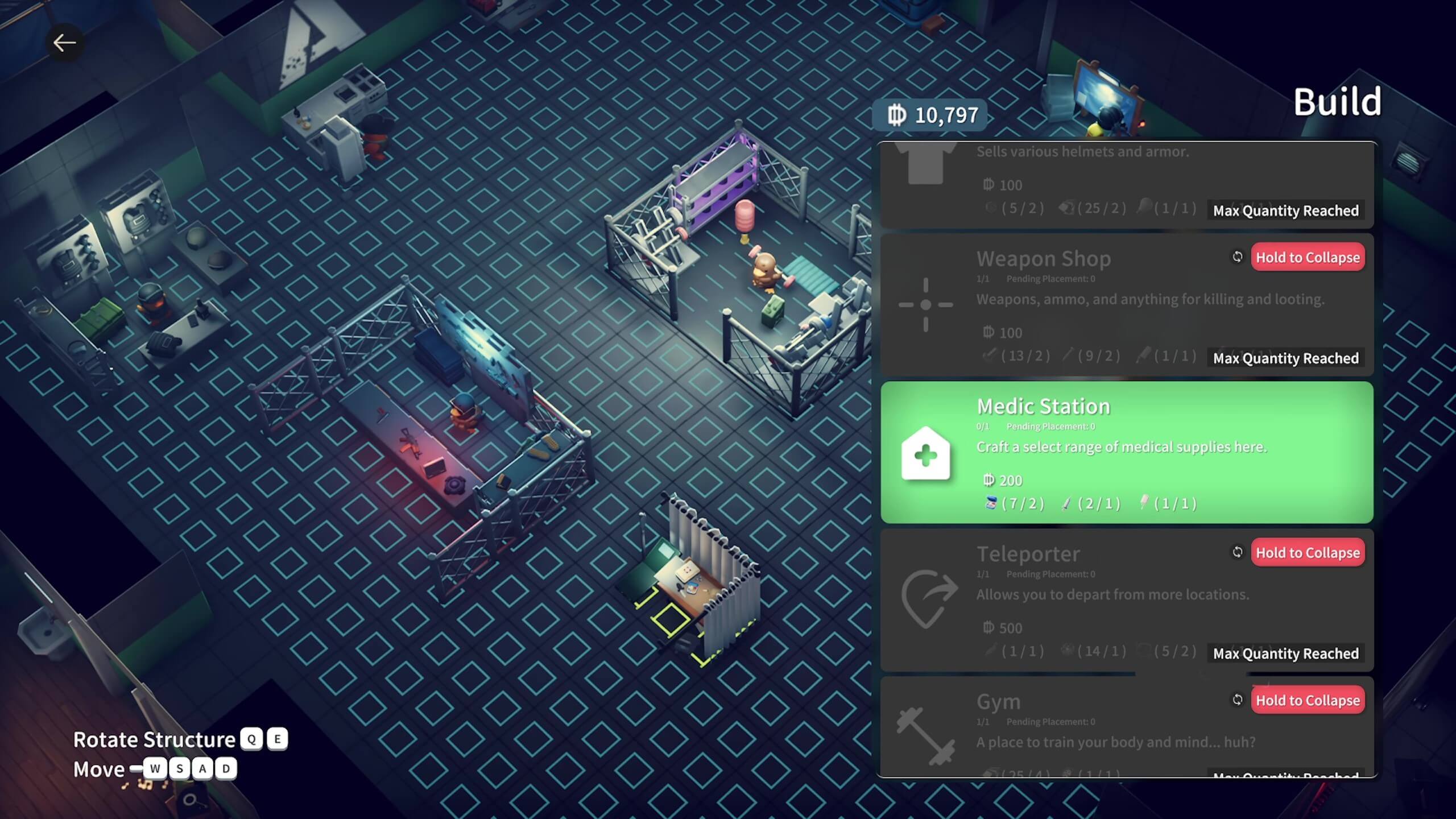Collapse the Gym structure
Viewport: 1456px width, 819px height.
[1307, 700]
